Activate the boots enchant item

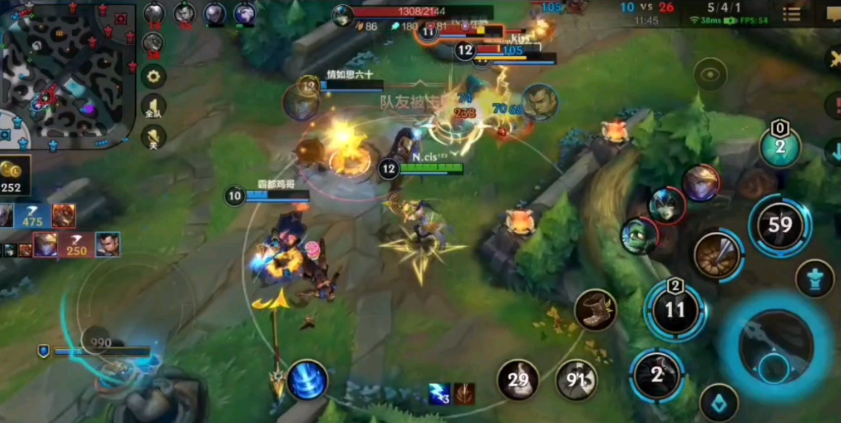(x=595, y=310)
